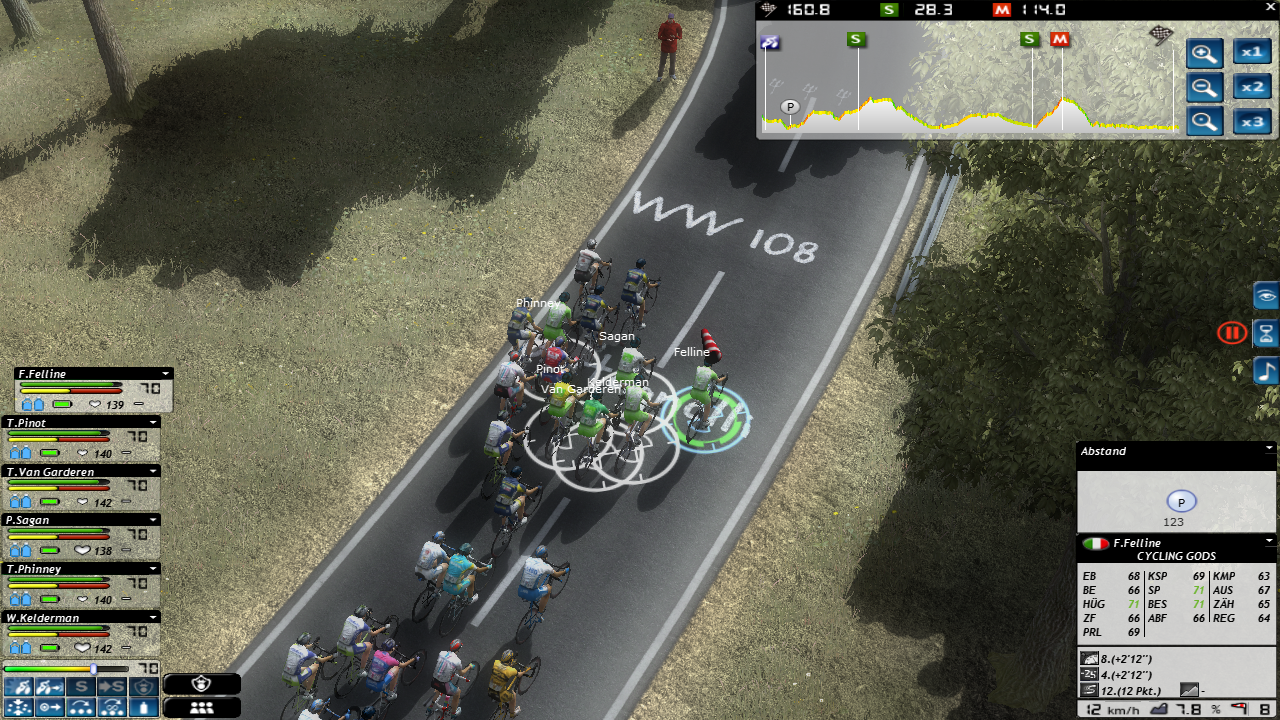Screen dimensions: 1280x720
Task: Toggle the eye view button
Action: tap(1267, 296)
